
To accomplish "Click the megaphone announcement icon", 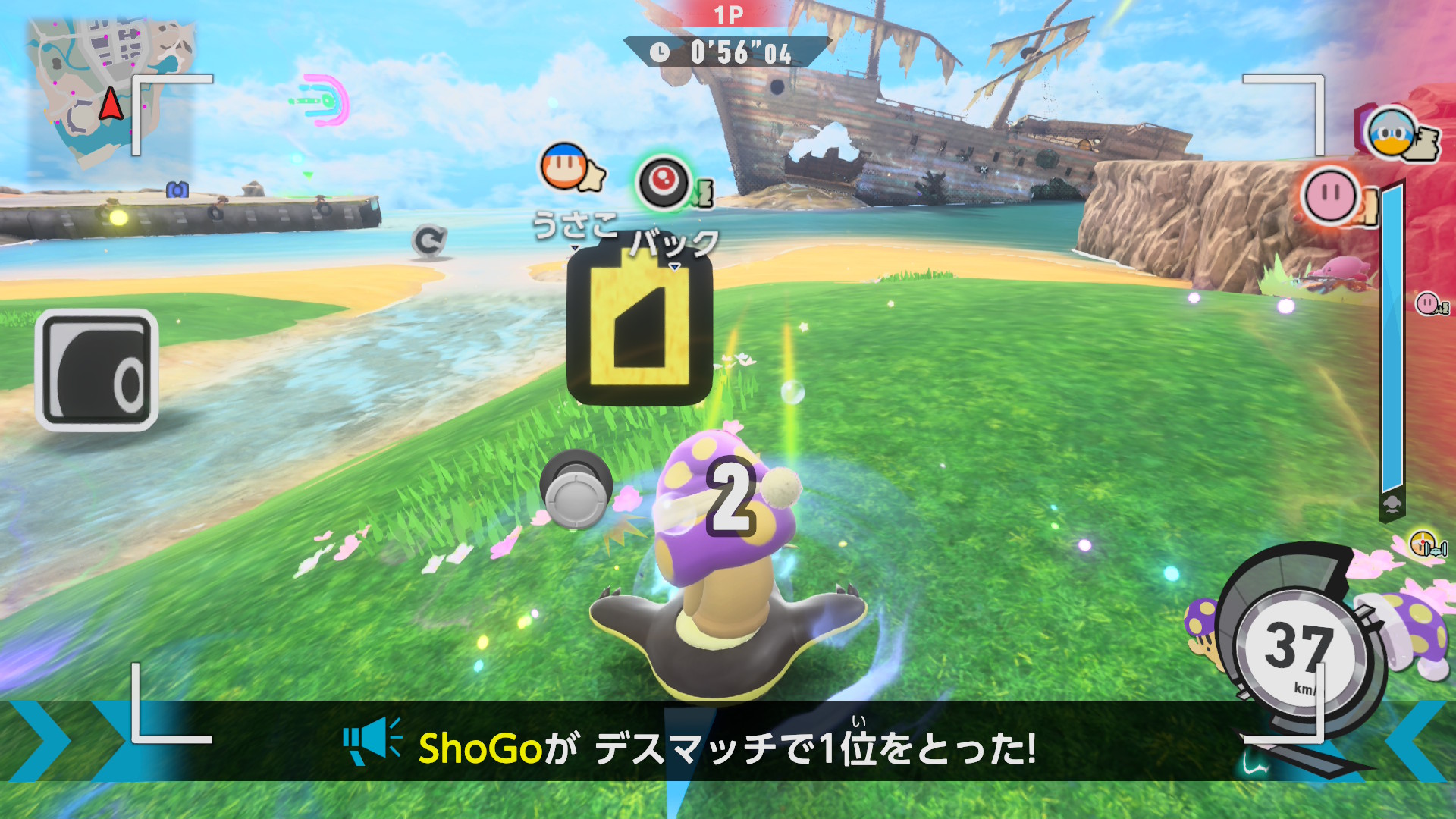I will click(x=373, y=741).
